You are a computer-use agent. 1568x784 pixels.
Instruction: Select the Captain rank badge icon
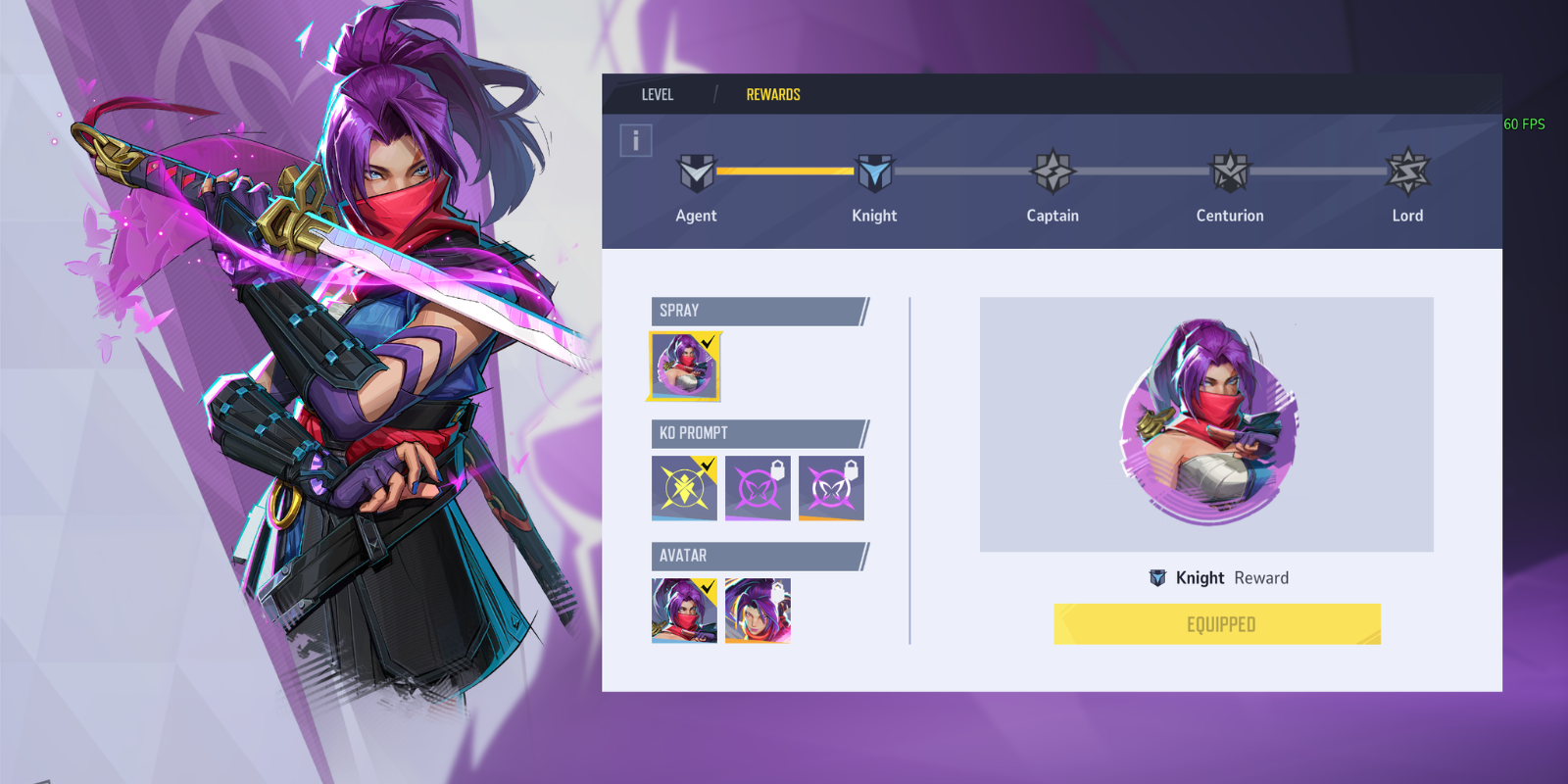(1052, 170)
